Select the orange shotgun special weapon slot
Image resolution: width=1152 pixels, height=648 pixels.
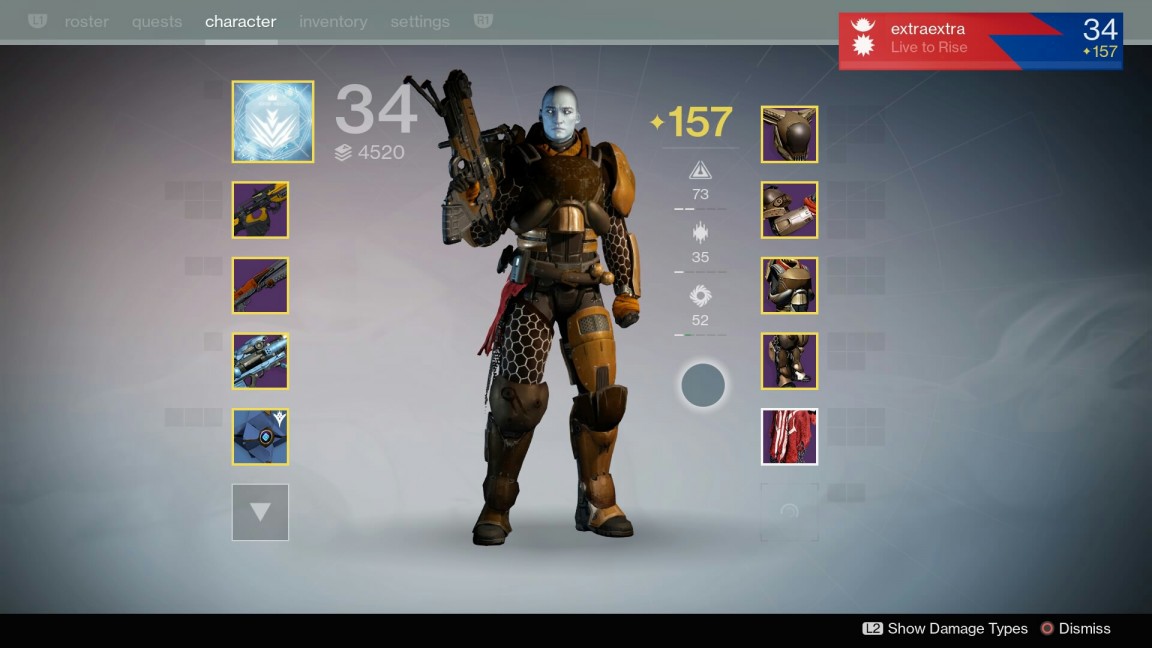tap(261, 286)
